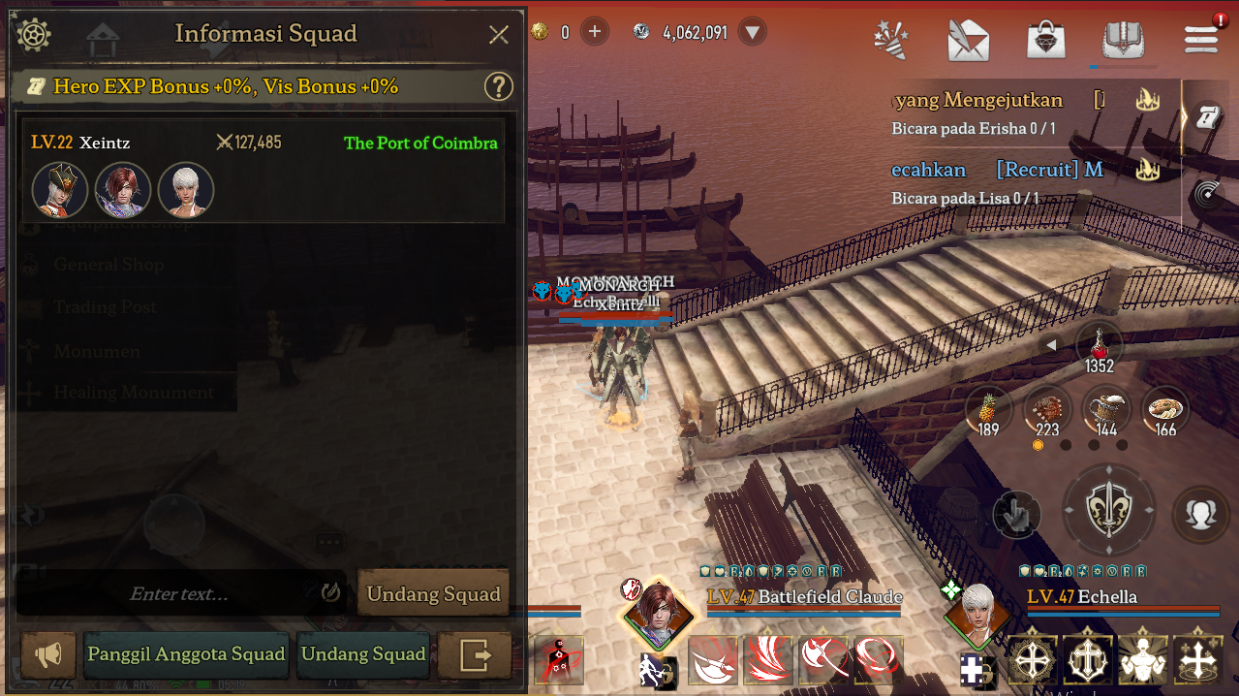Consume the pineapple food item
Screen dimensions: 1239x696
988,408
